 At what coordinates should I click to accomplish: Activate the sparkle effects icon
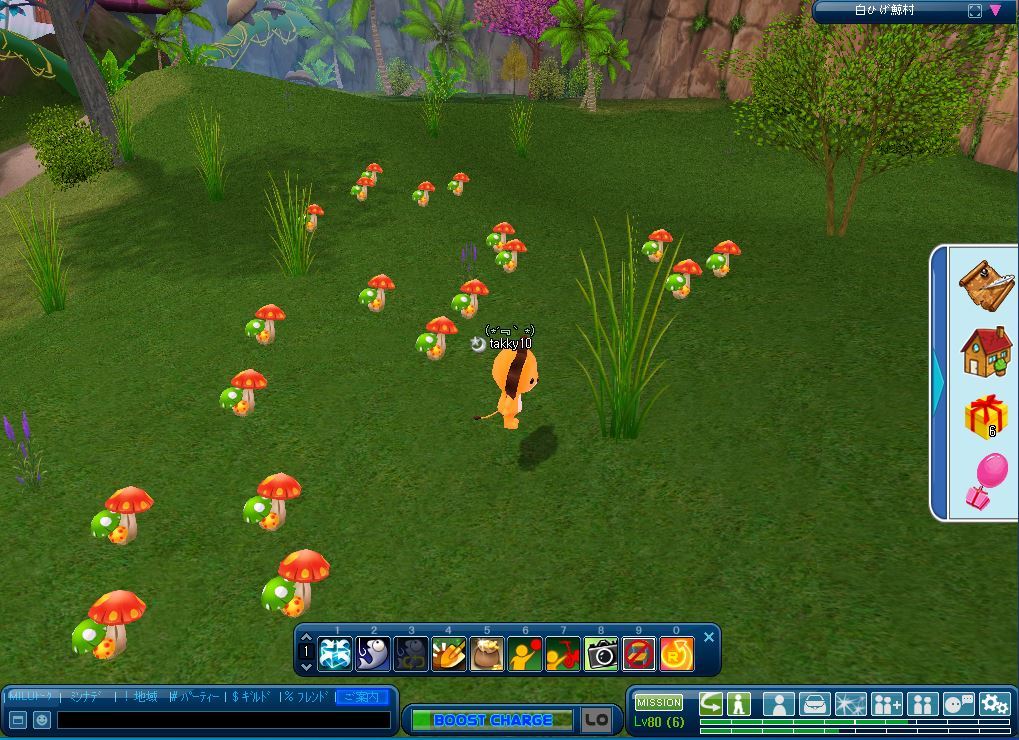(851, 704)
